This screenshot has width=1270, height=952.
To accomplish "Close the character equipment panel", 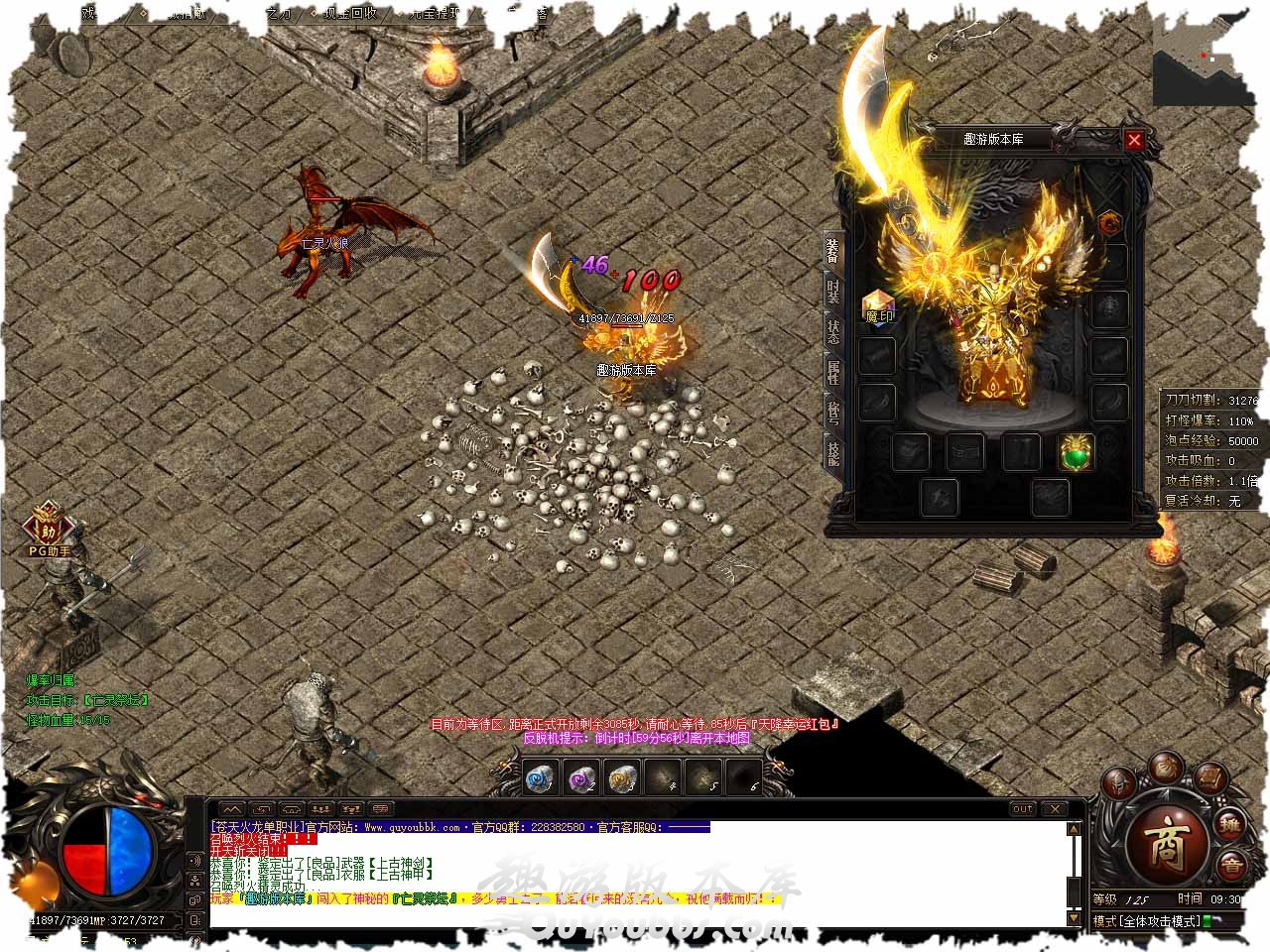I will click(1134, 140).
